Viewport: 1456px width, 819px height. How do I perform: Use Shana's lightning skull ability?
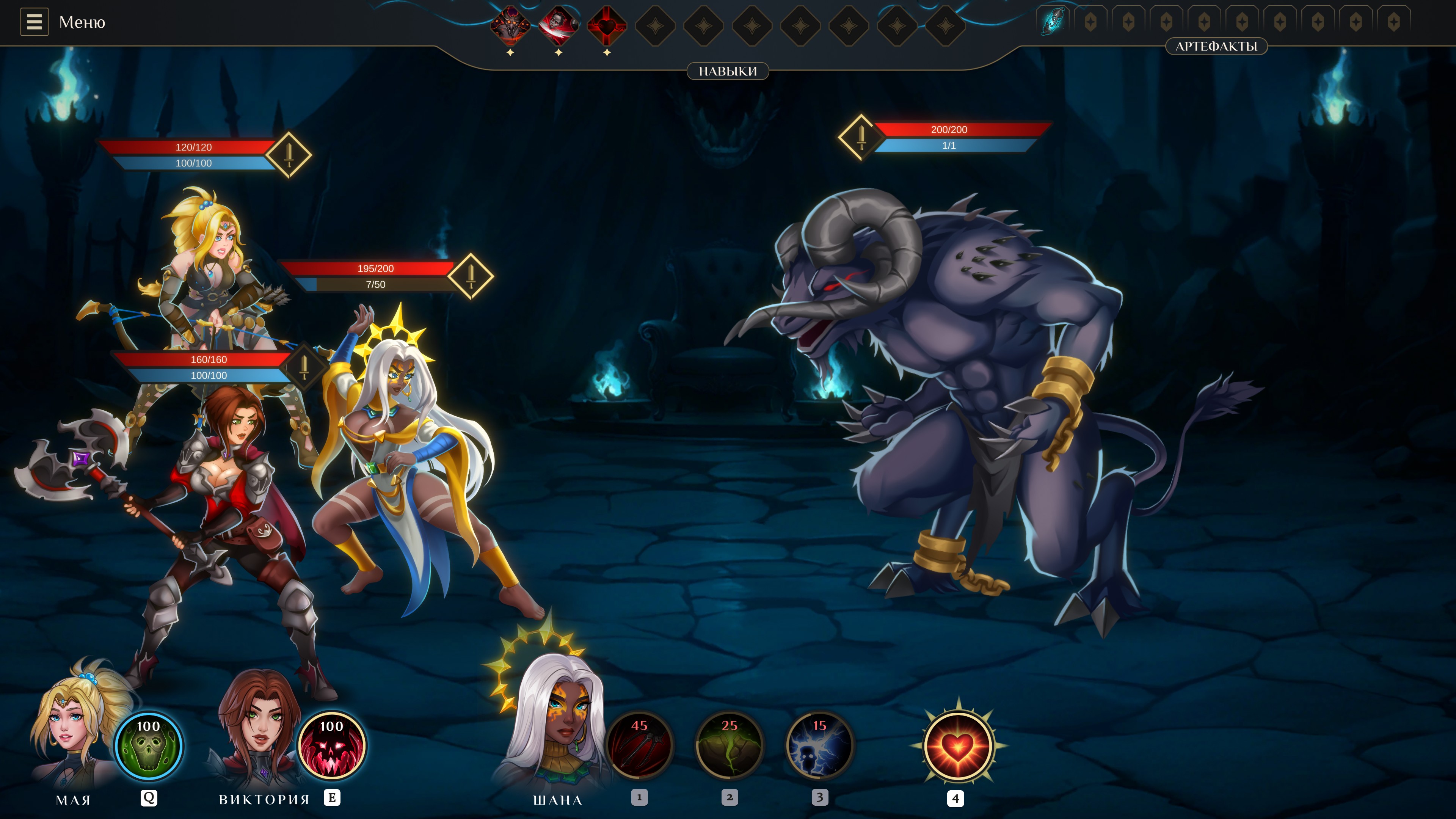pyautogui.click(x=819, y=746)
